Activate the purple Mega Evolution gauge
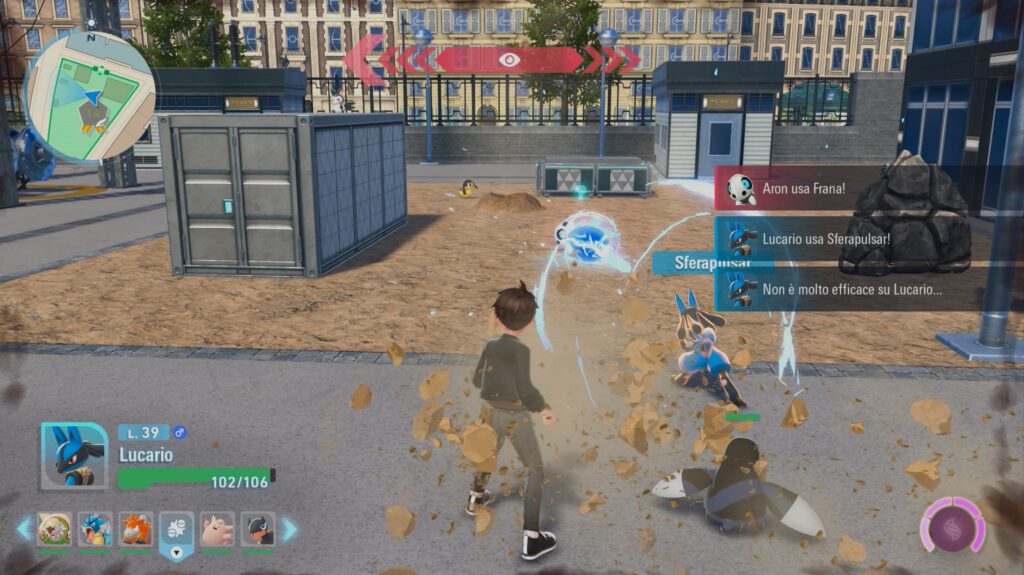This screenshot has width=1024, height=575. [x=952, y=525]
